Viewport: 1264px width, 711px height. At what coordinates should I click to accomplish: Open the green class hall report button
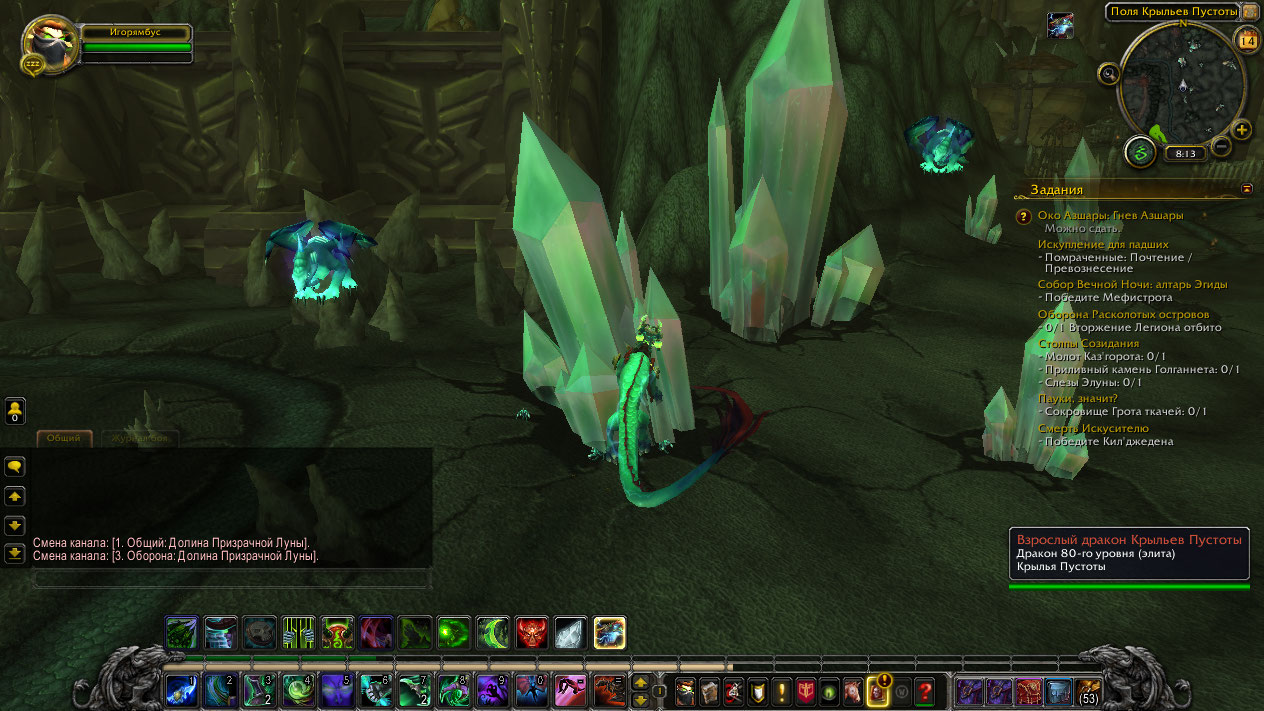[1140, 152]
